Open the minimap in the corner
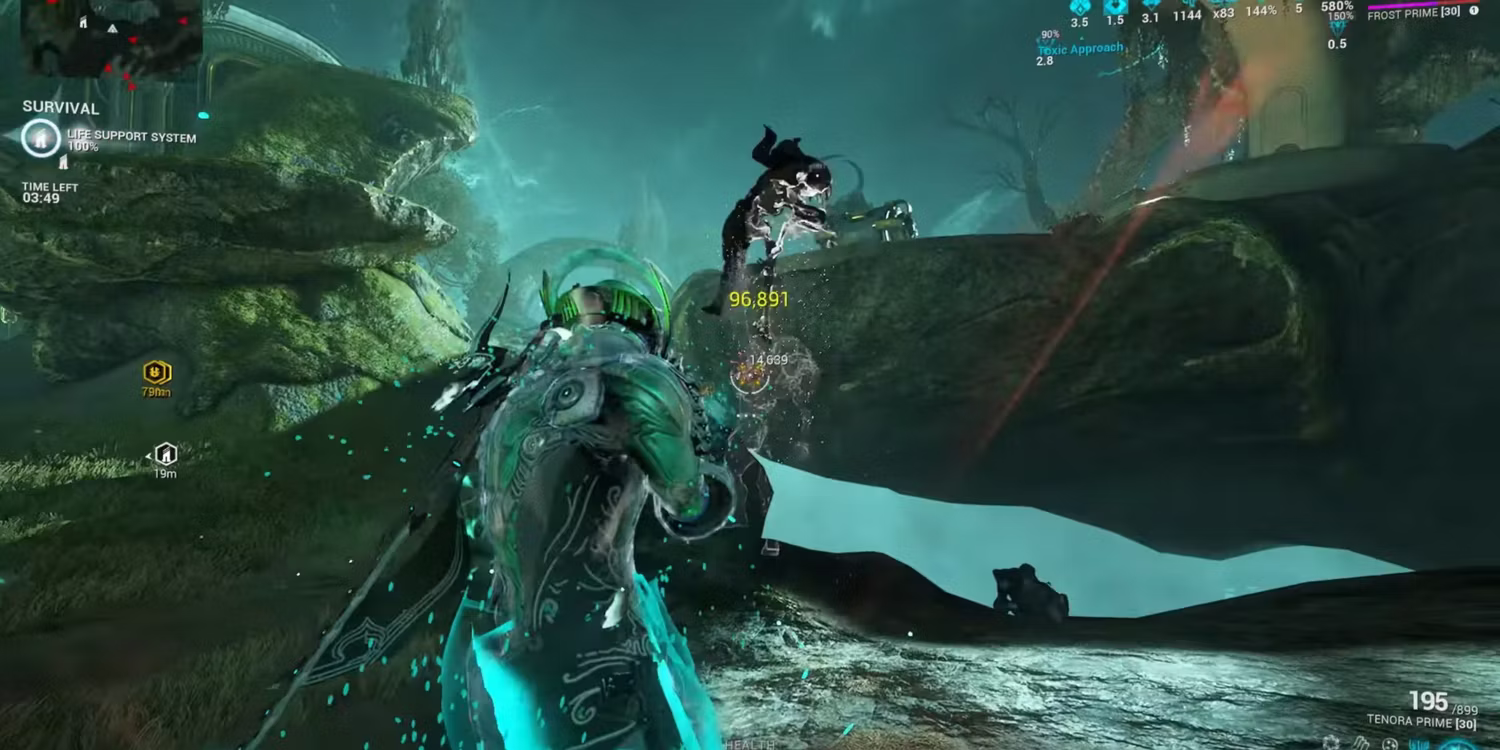Viewport: 1500px width, 750px height. pos(112,38)
